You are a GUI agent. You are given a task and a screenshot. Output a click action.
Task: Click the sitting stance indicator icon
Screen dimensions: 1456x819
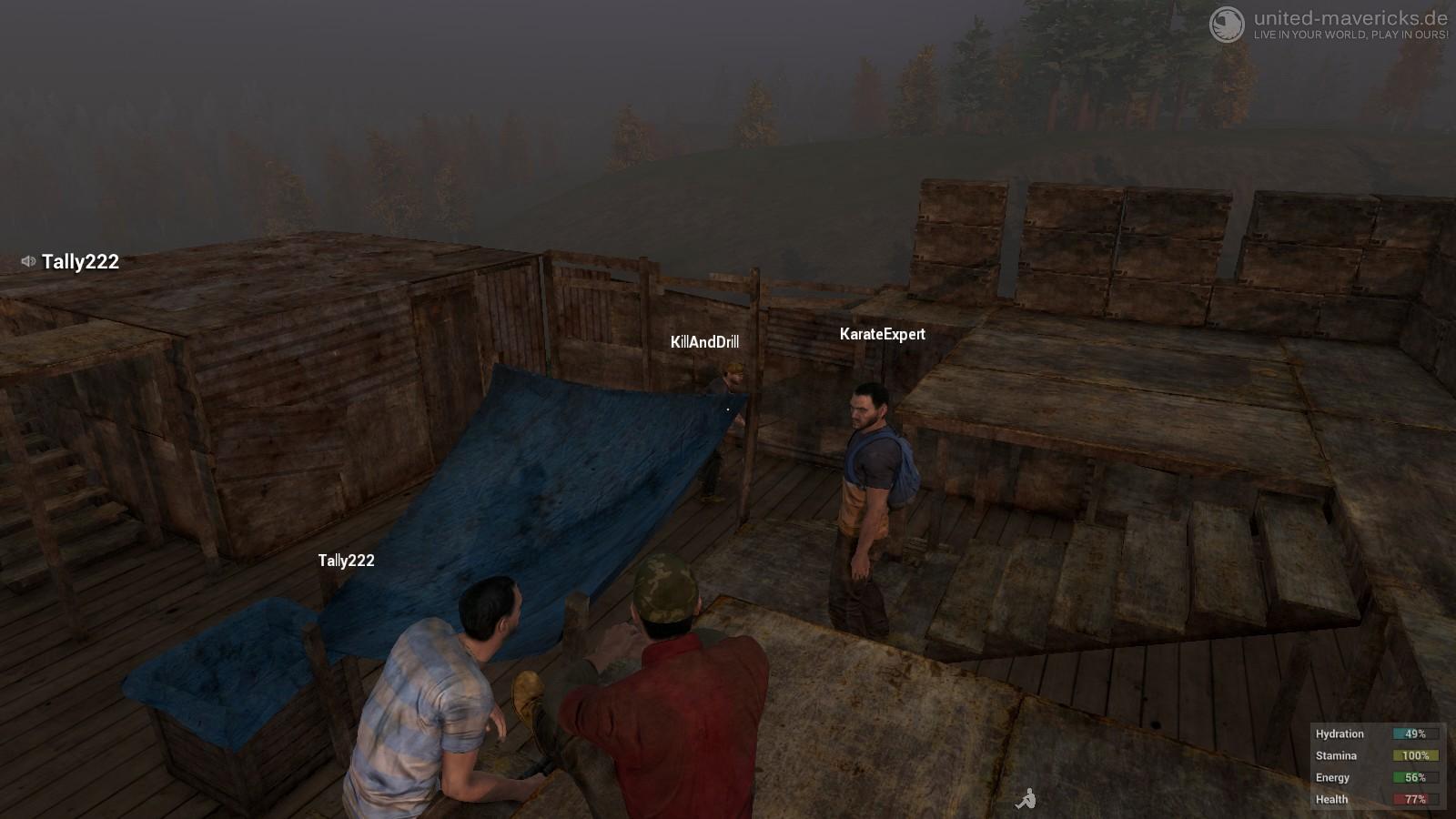[1026, 799]
